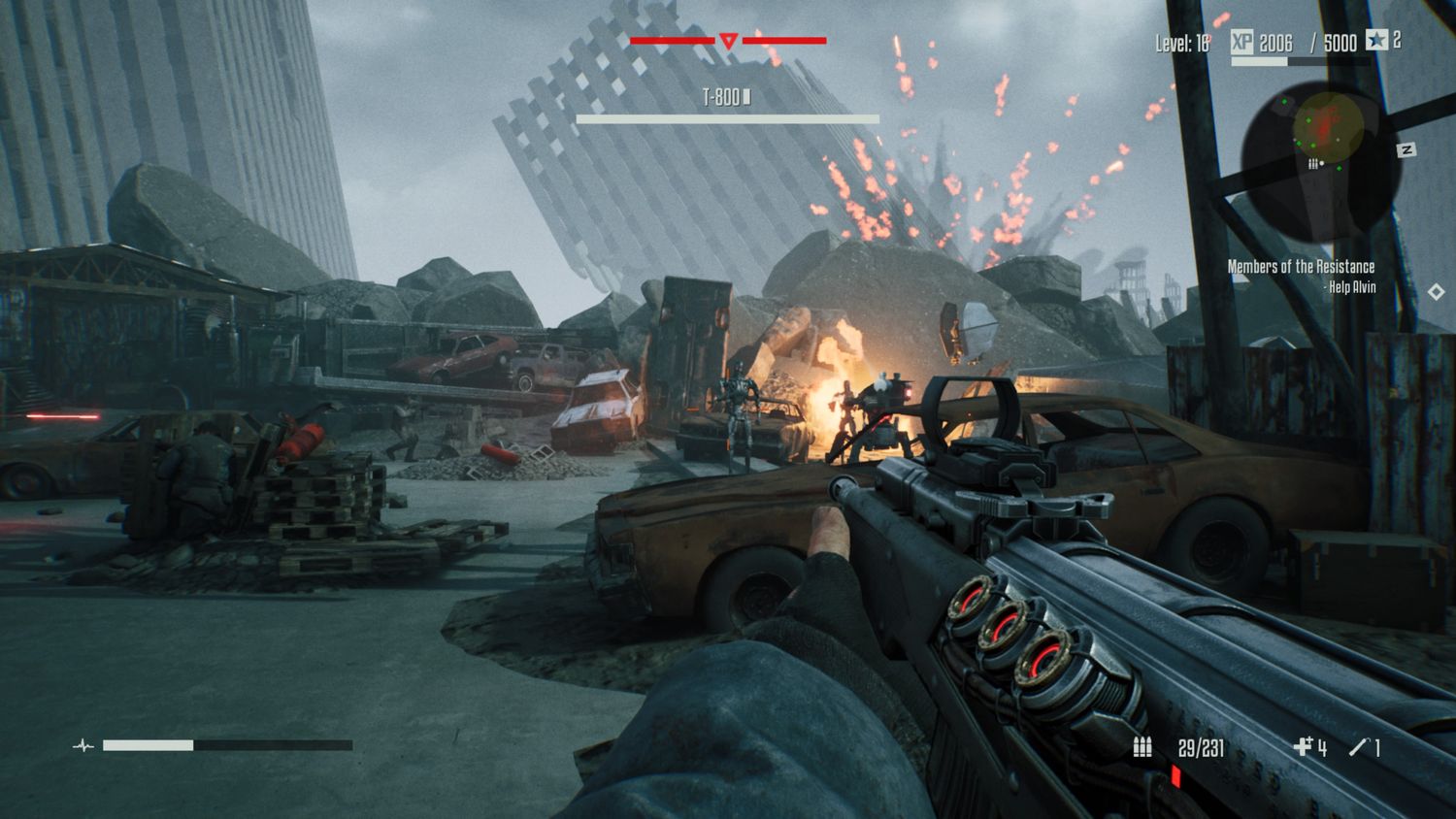Viewport: 1456px width, 819px height.
Task: Click the diamond objective waypoint marker
Action: [1436, 292]
